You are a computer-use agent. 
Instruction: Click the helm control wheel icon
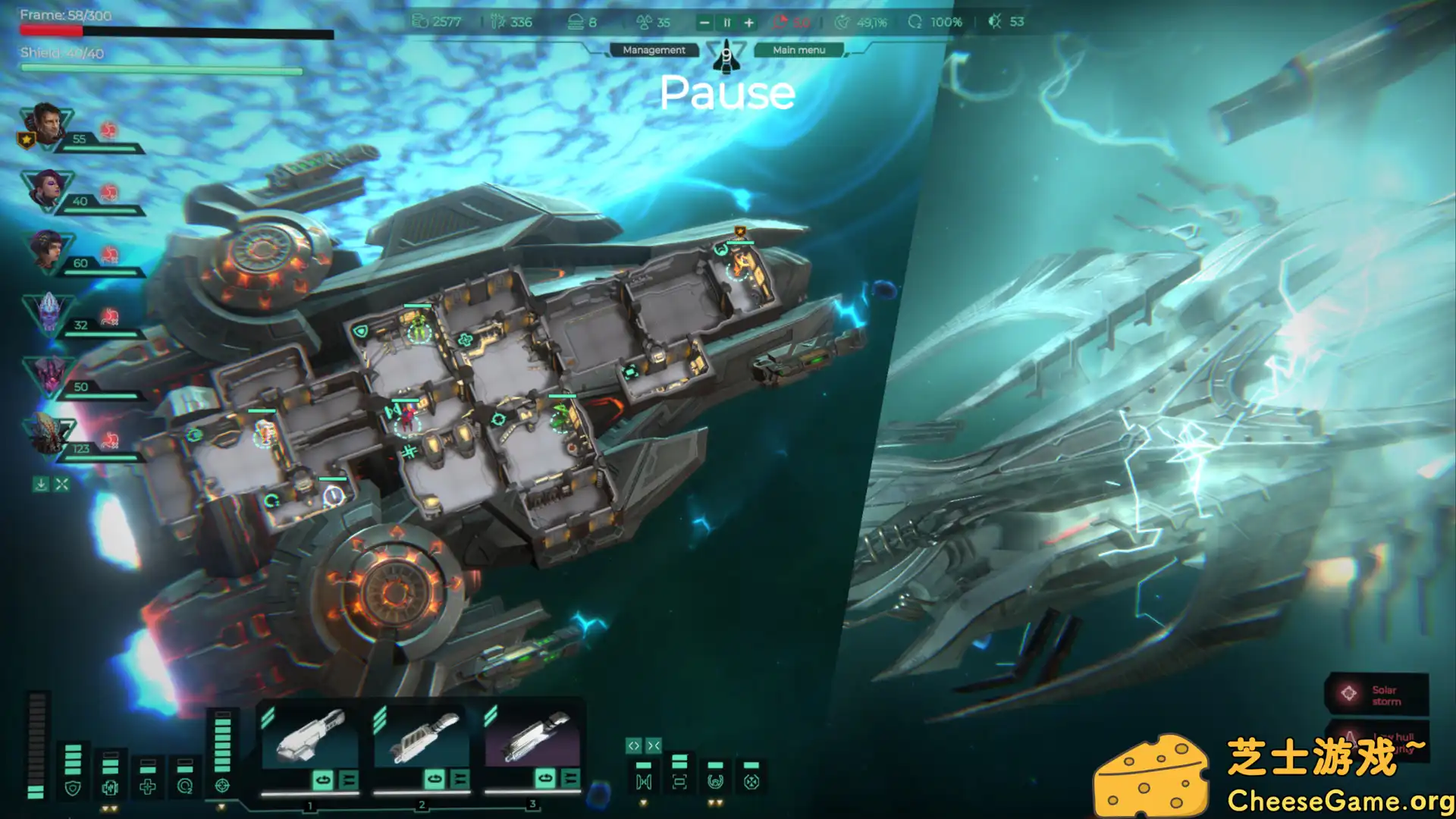coord(715,782)
